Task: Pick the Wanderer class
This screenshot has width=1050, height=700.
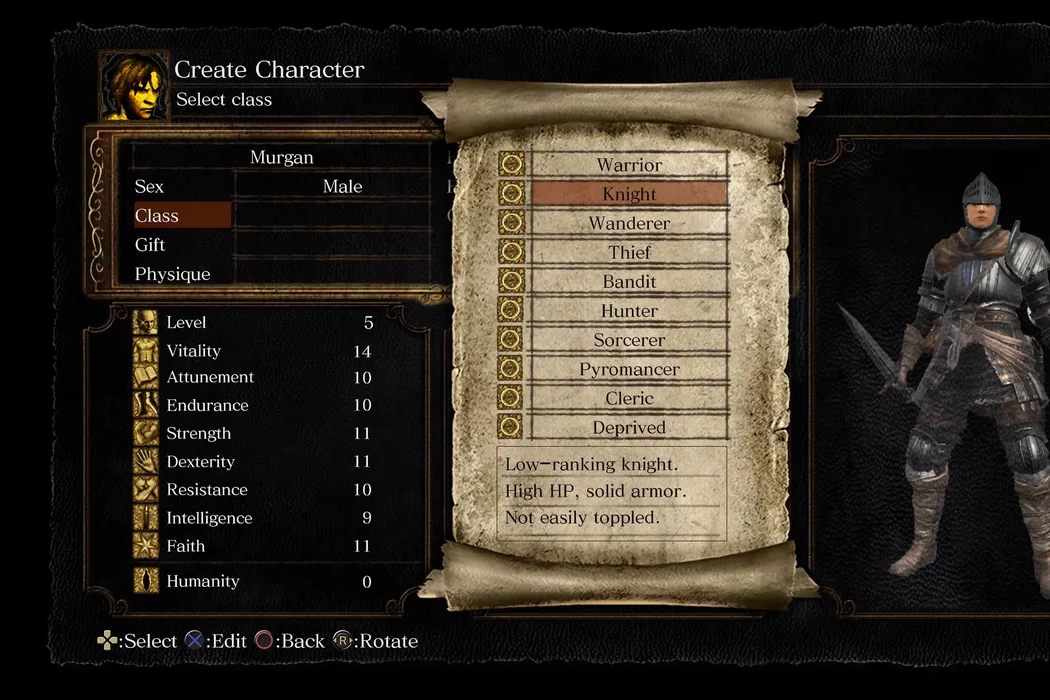Action: 629,223
